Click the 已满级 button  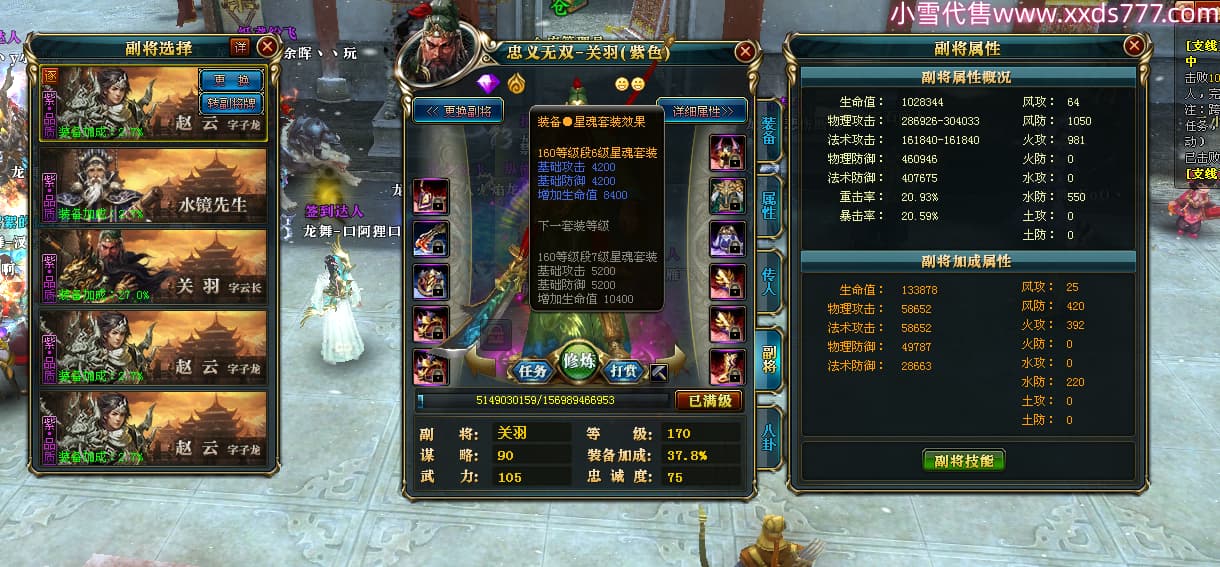[x=709, y=400]
